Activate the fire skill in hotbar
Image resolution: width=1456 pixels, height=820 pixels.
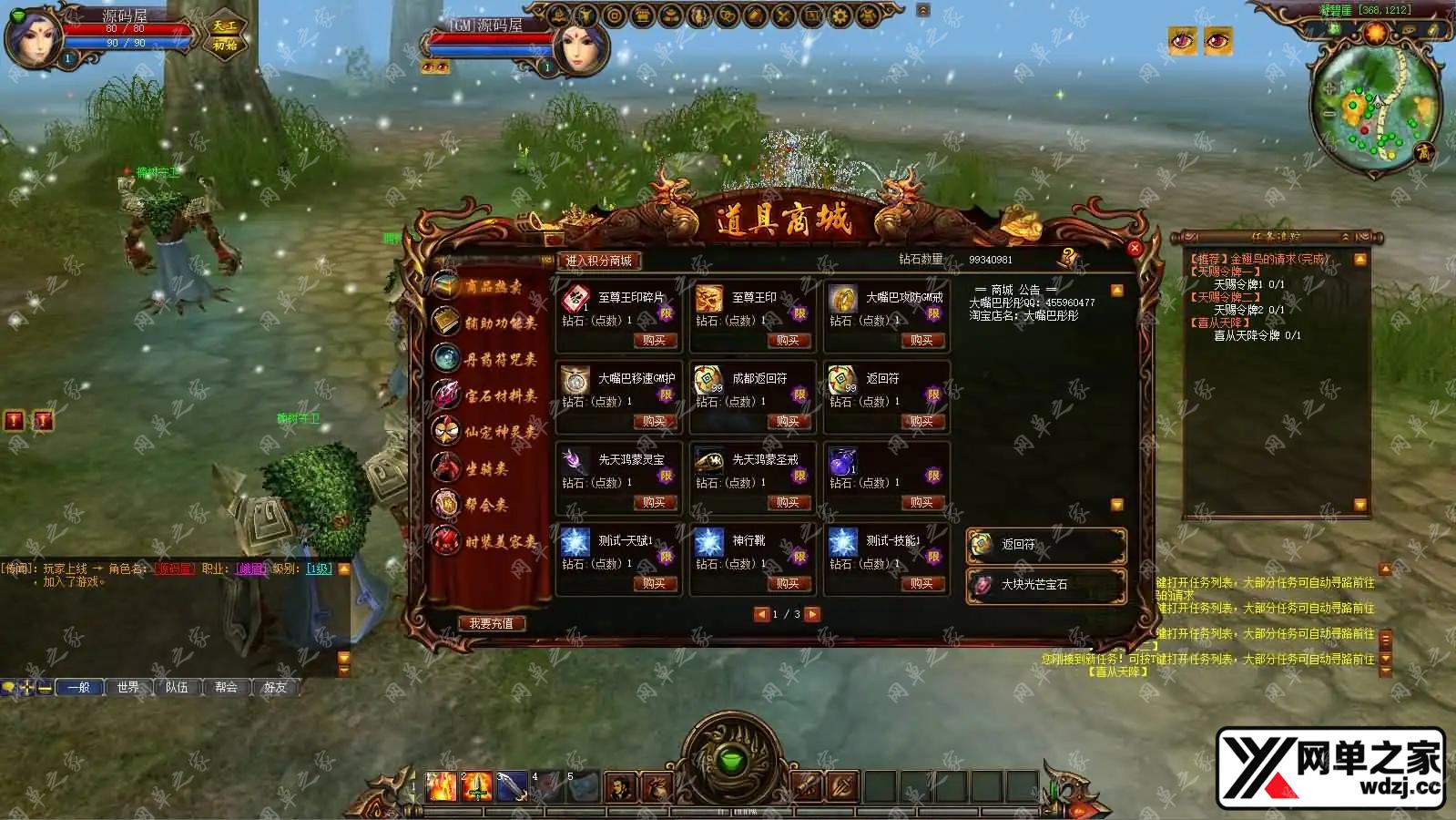tap(442, 785)
